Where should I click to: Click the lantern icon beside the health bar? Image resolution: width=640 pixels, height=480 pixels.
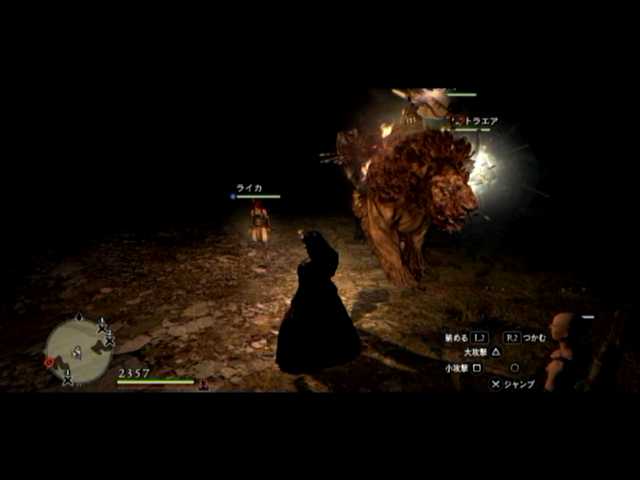(204, 384)
